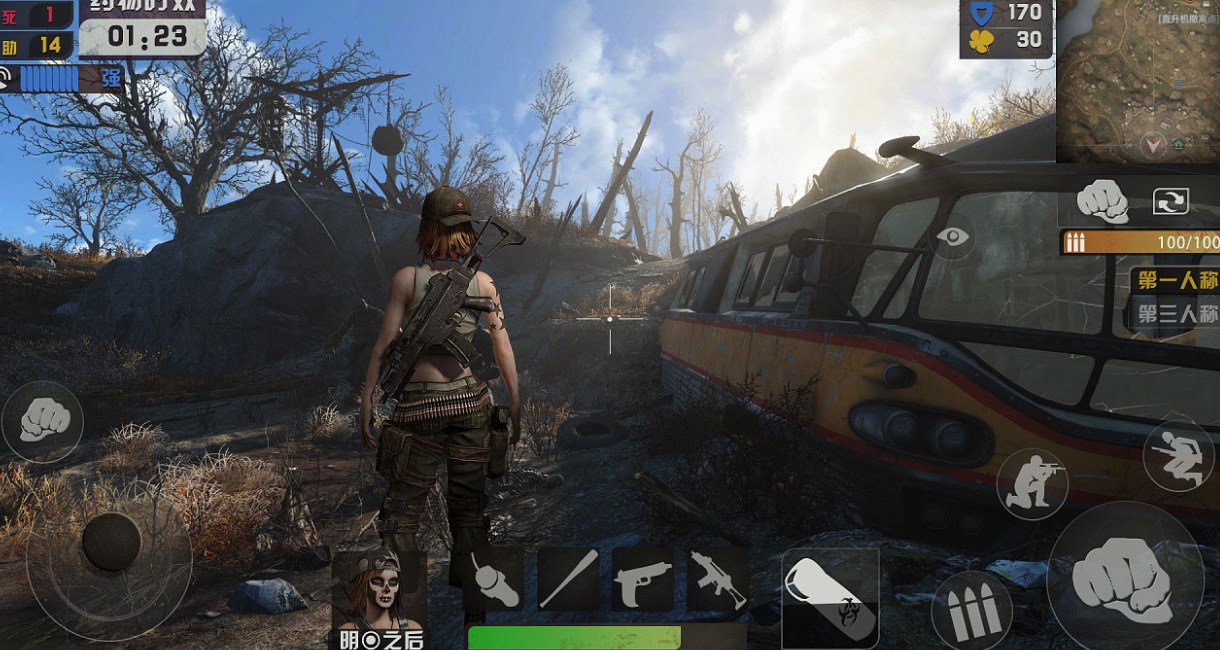Click the virtual movement joystick
1220x650 pixels.
(110, 542)
